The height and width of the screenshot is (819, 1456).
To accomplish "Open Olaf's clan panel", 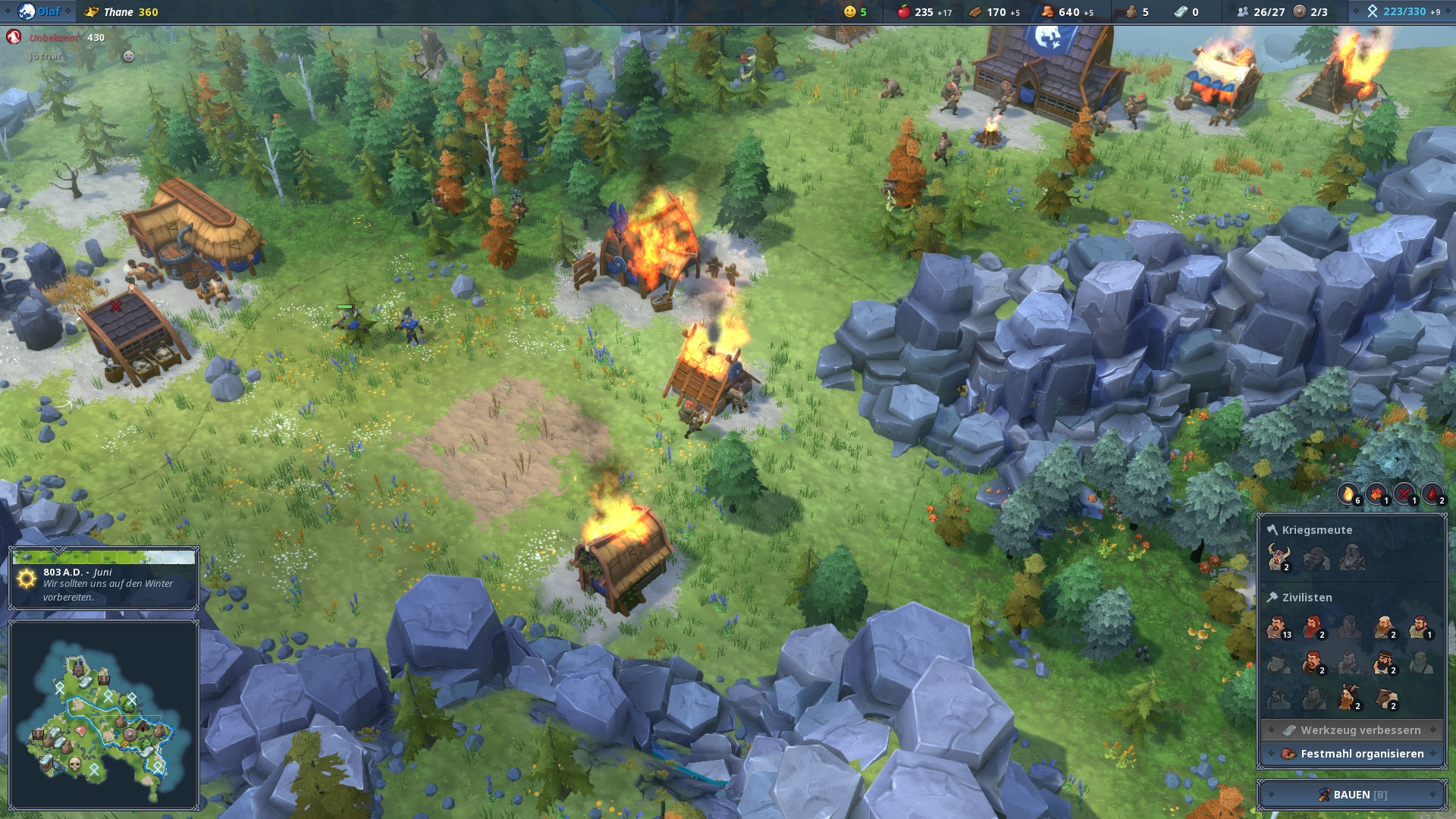I will click(x=38, y=11).
